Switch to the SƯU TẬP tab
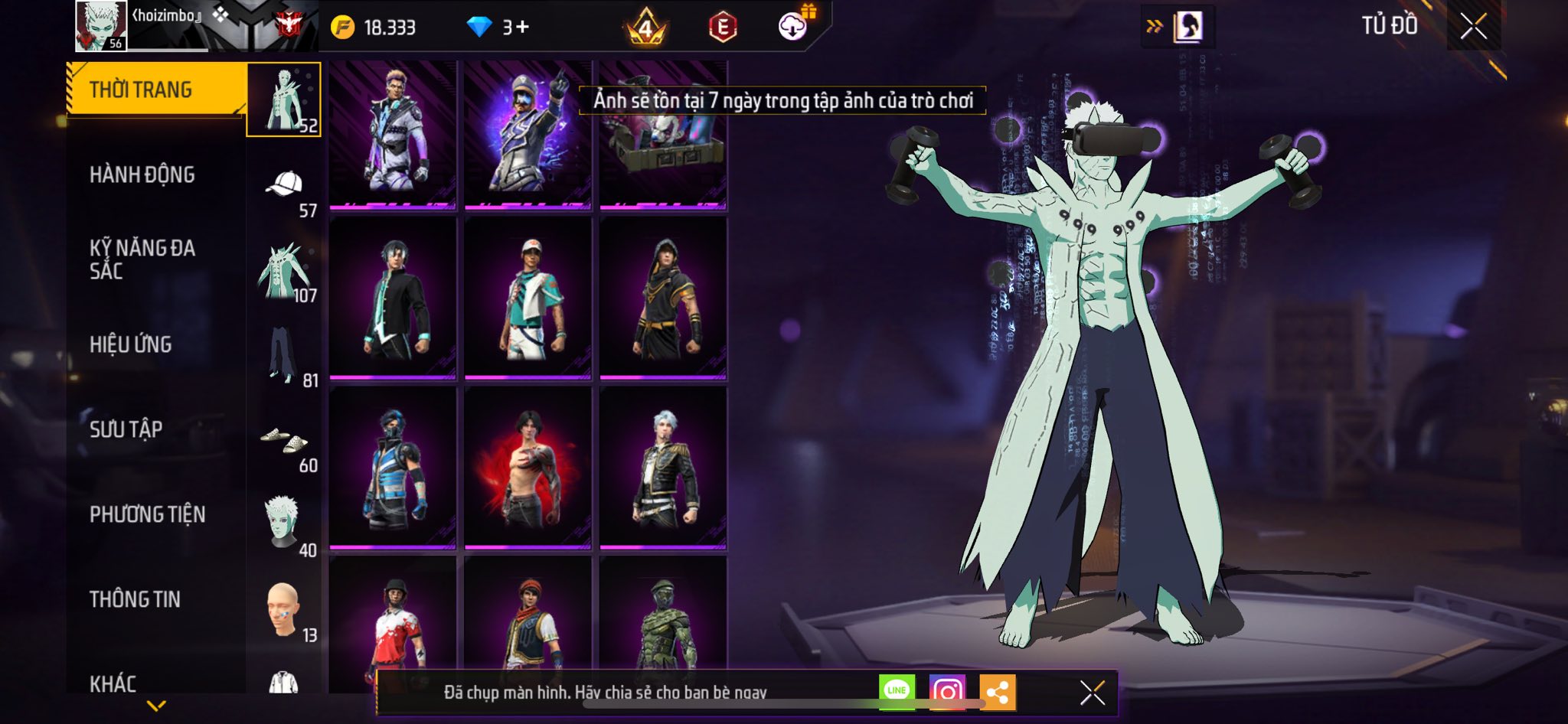Image resolution: width=1568 pixels, height=724 pixels. [x=126, y=429]
